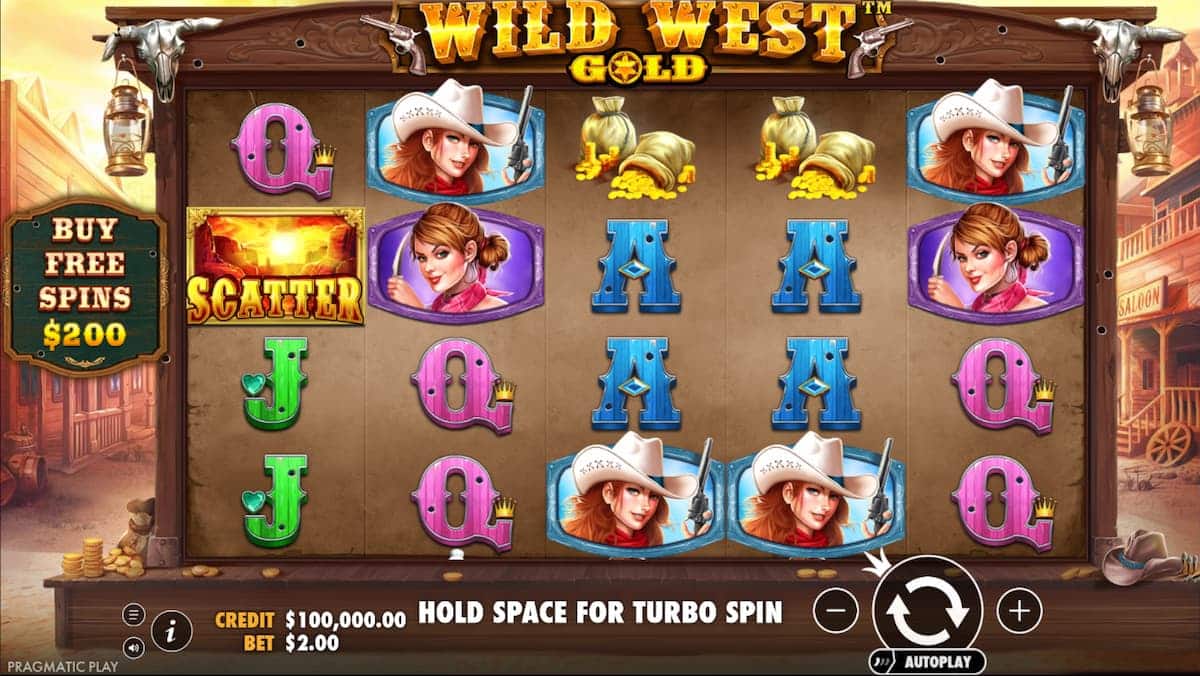Spin the reels with the circular arrows button
The width and height of the screenshot is (1200, 676).
927,609
